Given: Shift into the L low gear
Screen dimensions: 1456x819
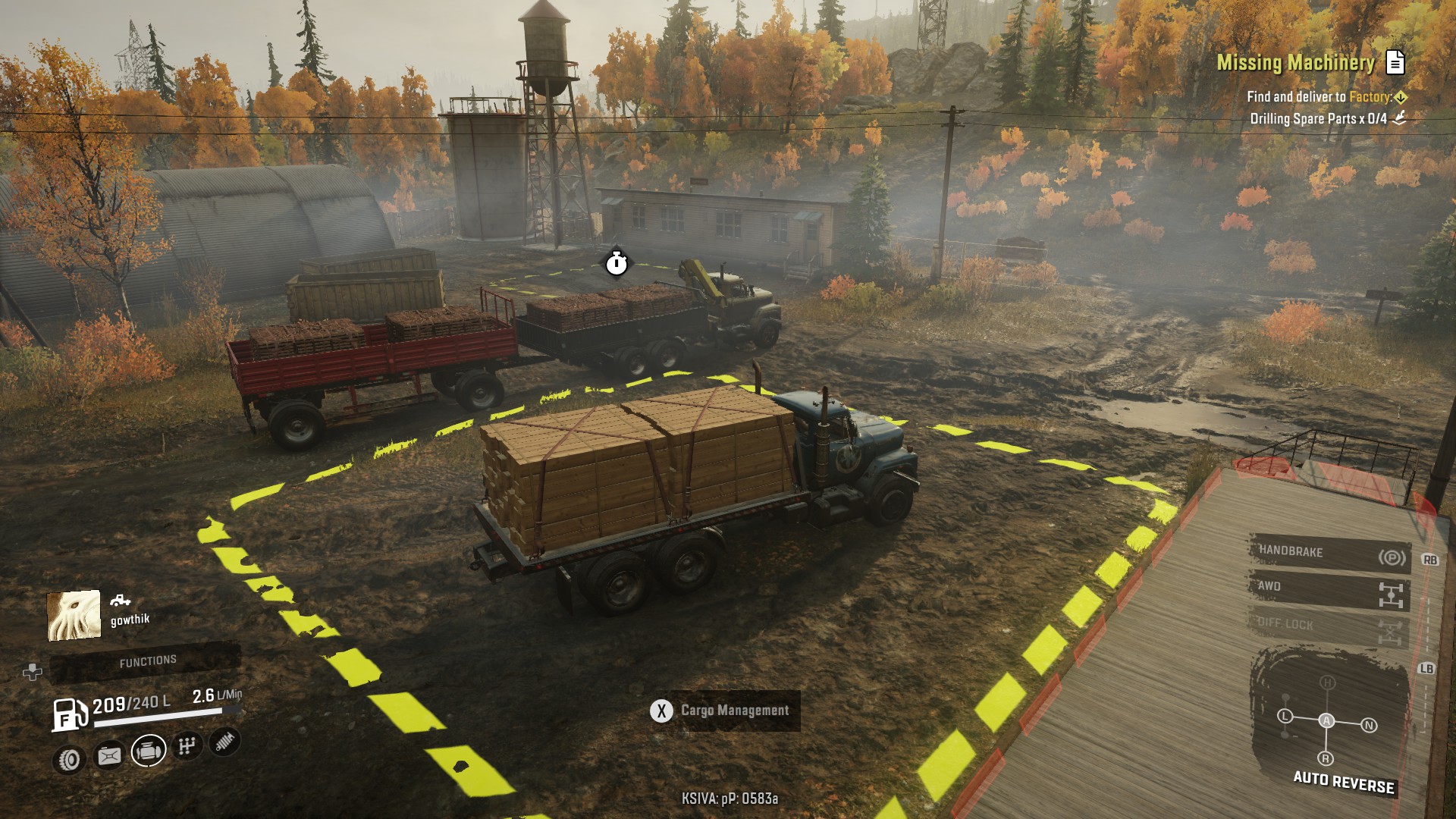Looking at the screenshot, I should pyautogui.click(x=1285, y=716).
